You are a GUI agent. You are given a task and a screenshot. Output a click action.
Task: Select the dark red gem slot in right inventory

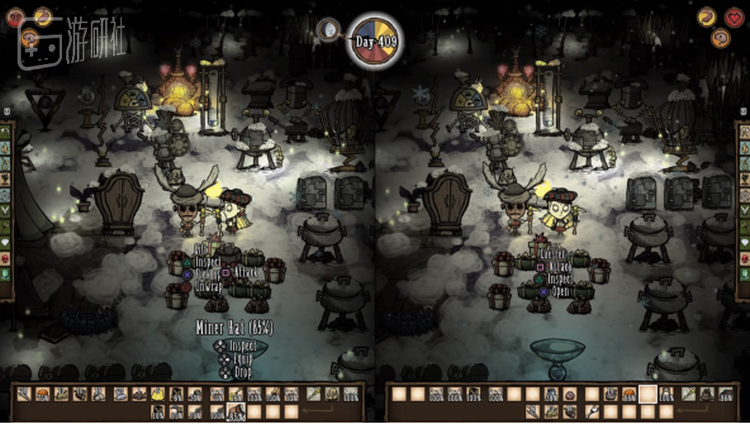point(568,394)
